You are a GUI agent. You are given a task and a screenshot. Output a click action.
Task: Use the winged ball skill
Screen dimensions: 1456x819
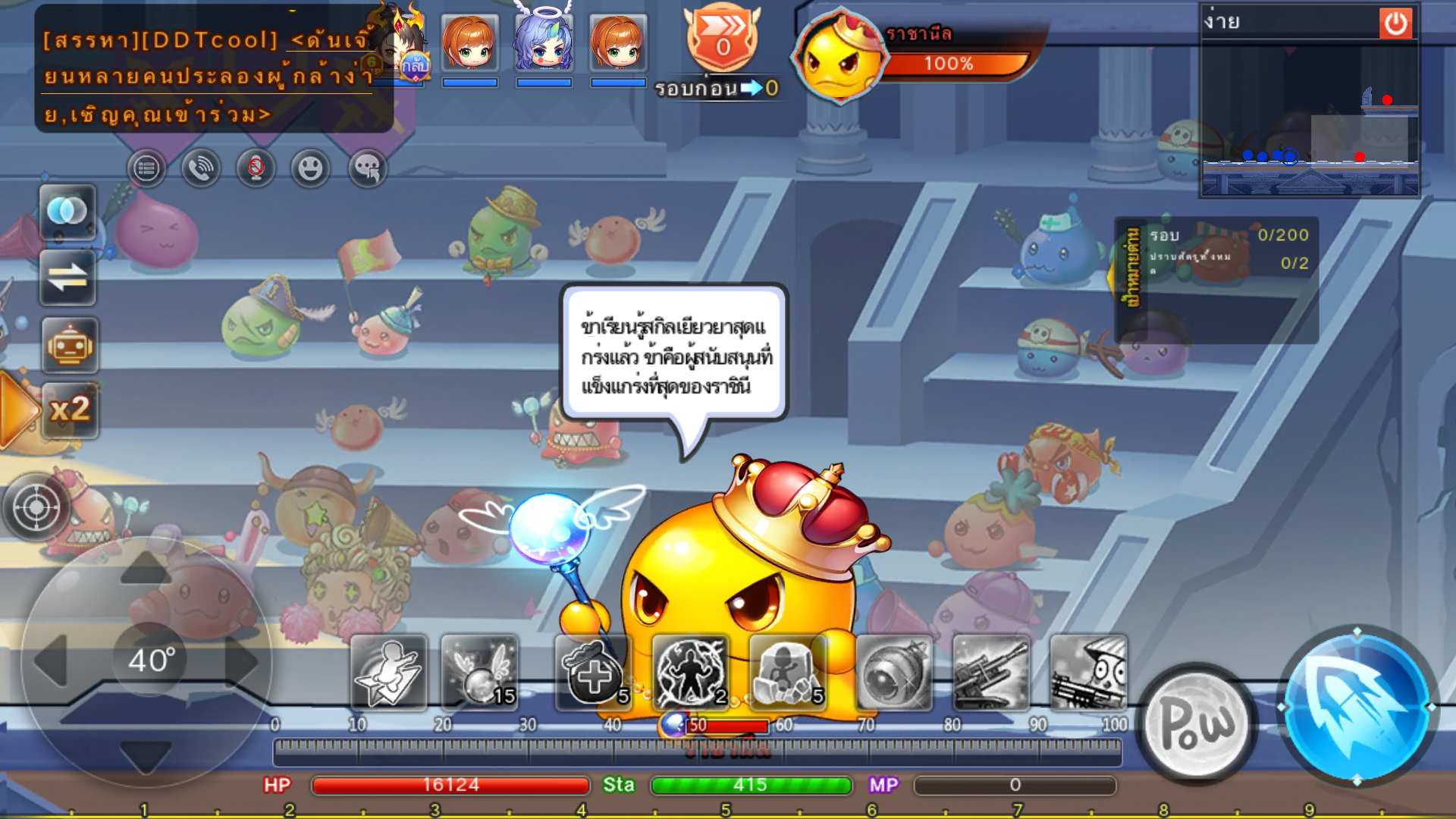click(x=479, y=673)
